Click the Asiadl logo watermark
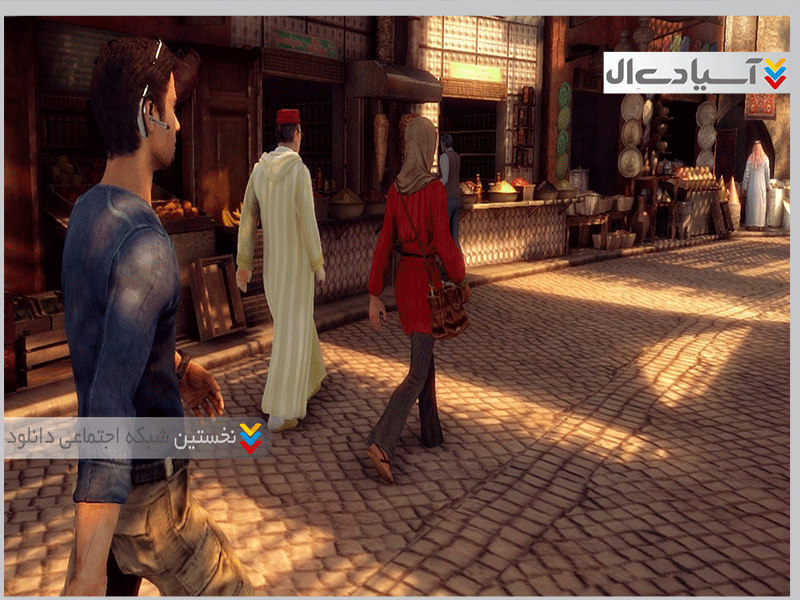The width and height of the screenshot is (800, 600). click(696, 72)
